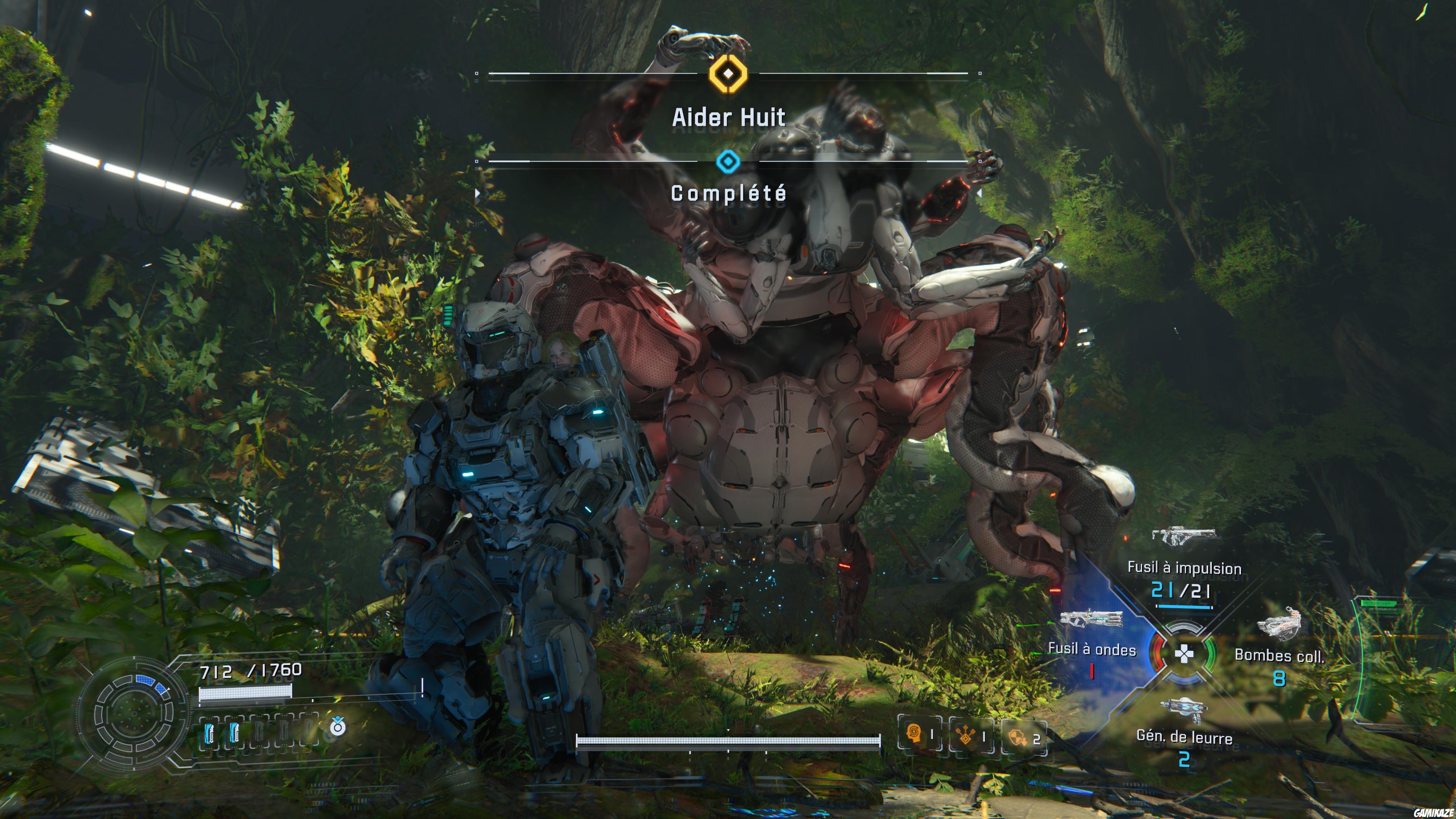Click the blue "Complété" status marker
Screen dimensions: 1456x819
[x=728, y=162]
